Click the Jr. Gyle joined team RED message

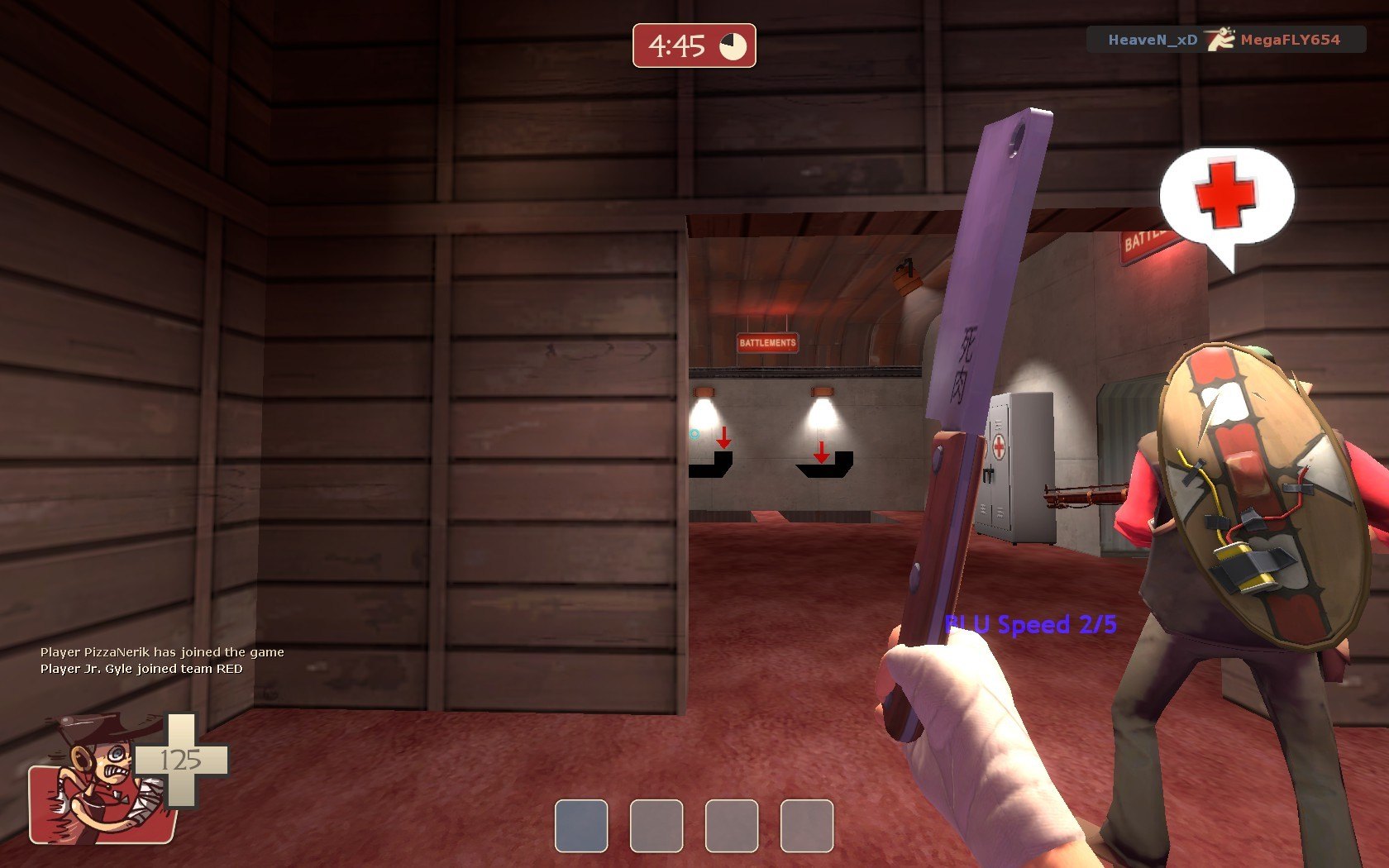coord(141,669)
